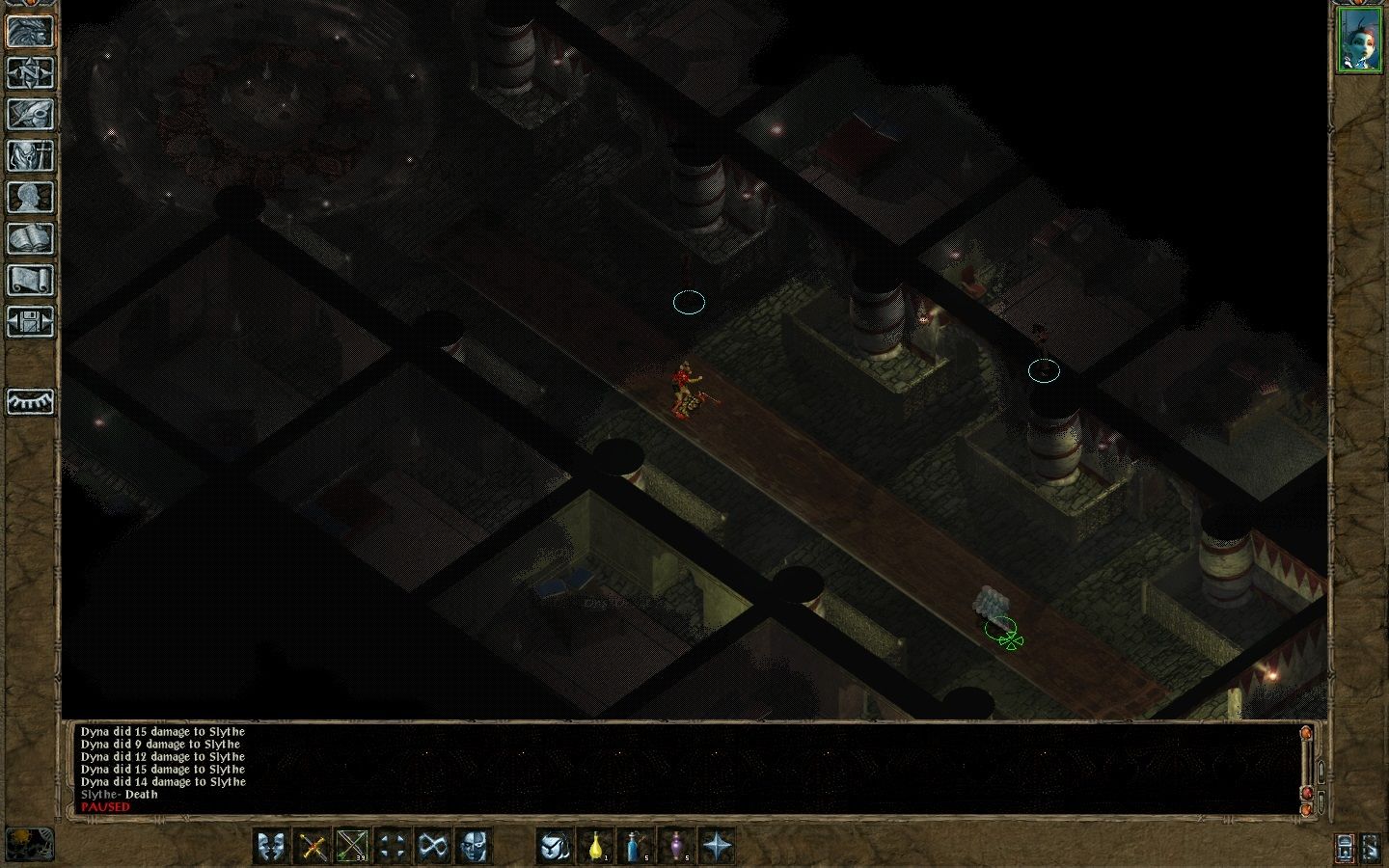Equip the bow and arrows weapon slot
This screenshot has width=1389, height=868.
click(352, 846)
